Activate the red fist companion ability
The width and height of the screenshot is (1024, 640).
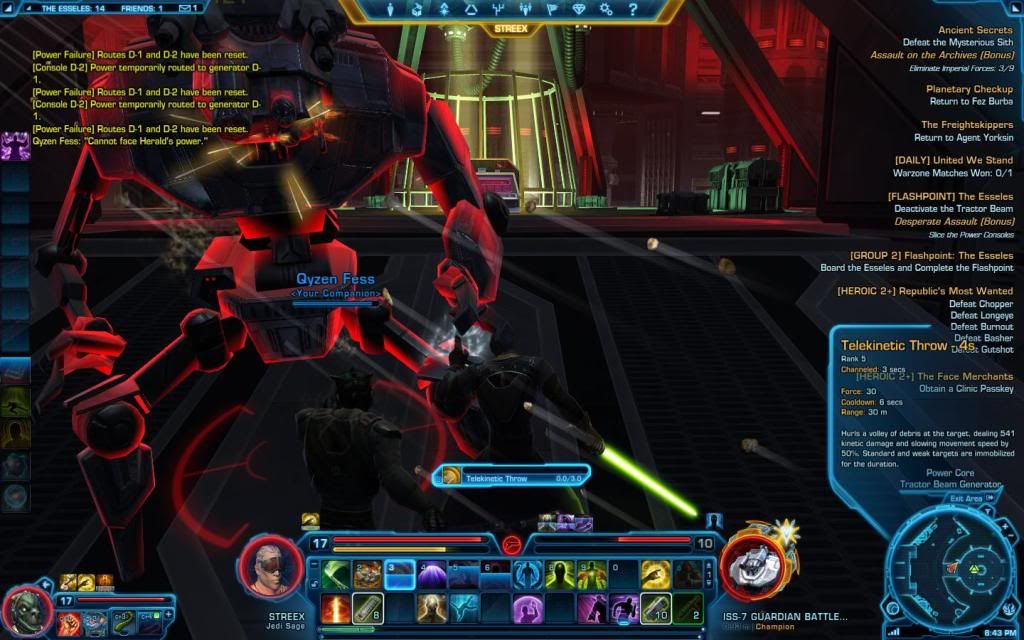[x=69, y=623]
